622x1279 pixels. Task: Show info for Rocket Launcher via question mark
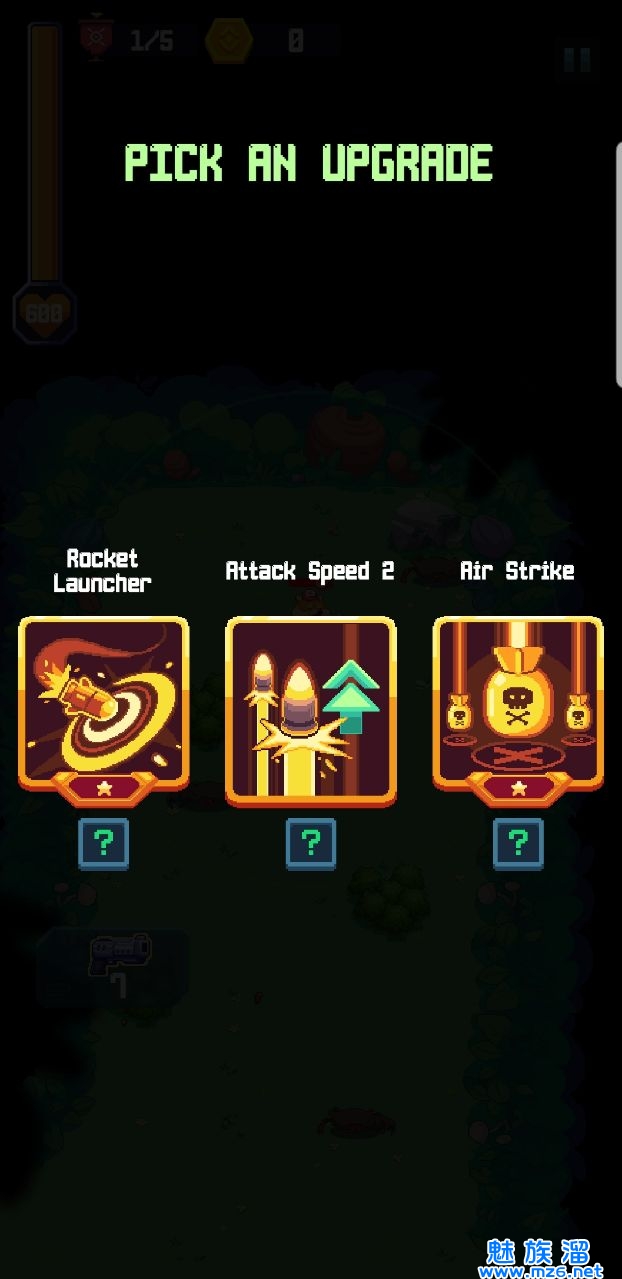(103, 844)
